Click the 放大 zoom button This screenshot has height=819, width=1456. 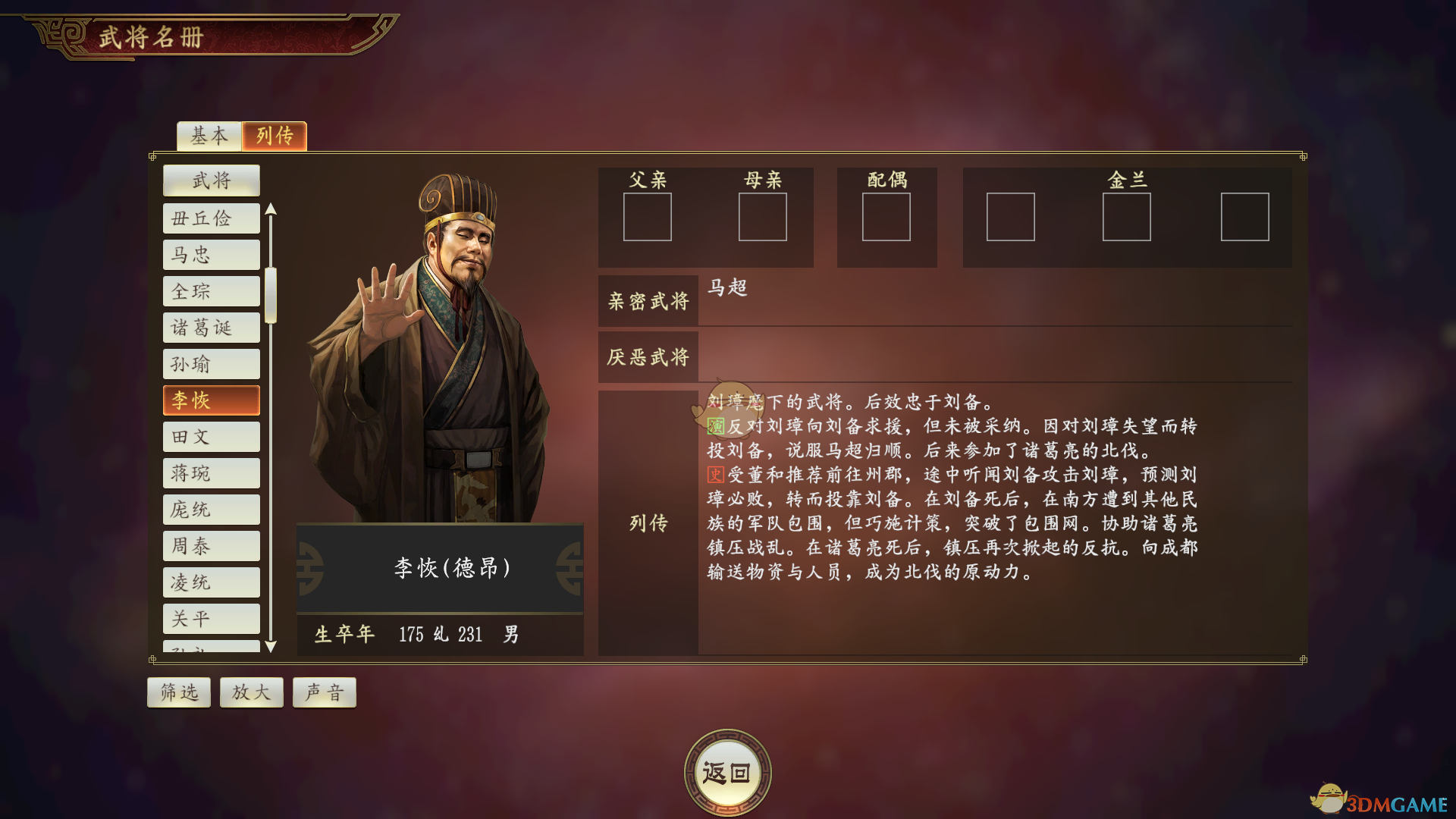click(251, 692)
